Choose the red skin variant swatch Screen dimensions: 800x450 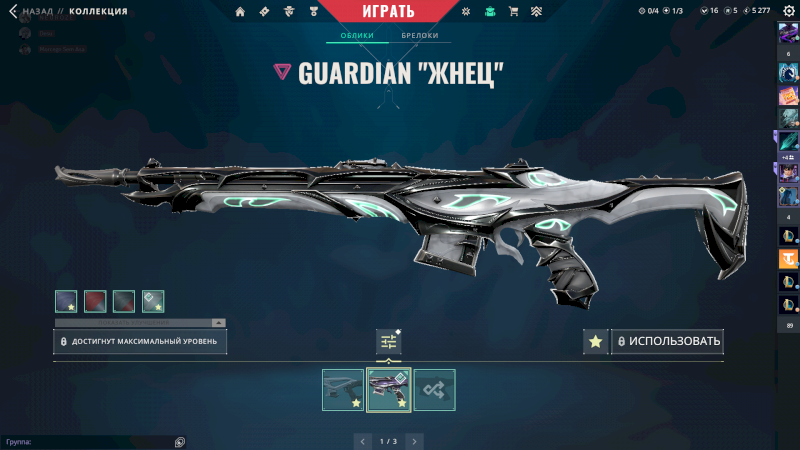[95, 300]
